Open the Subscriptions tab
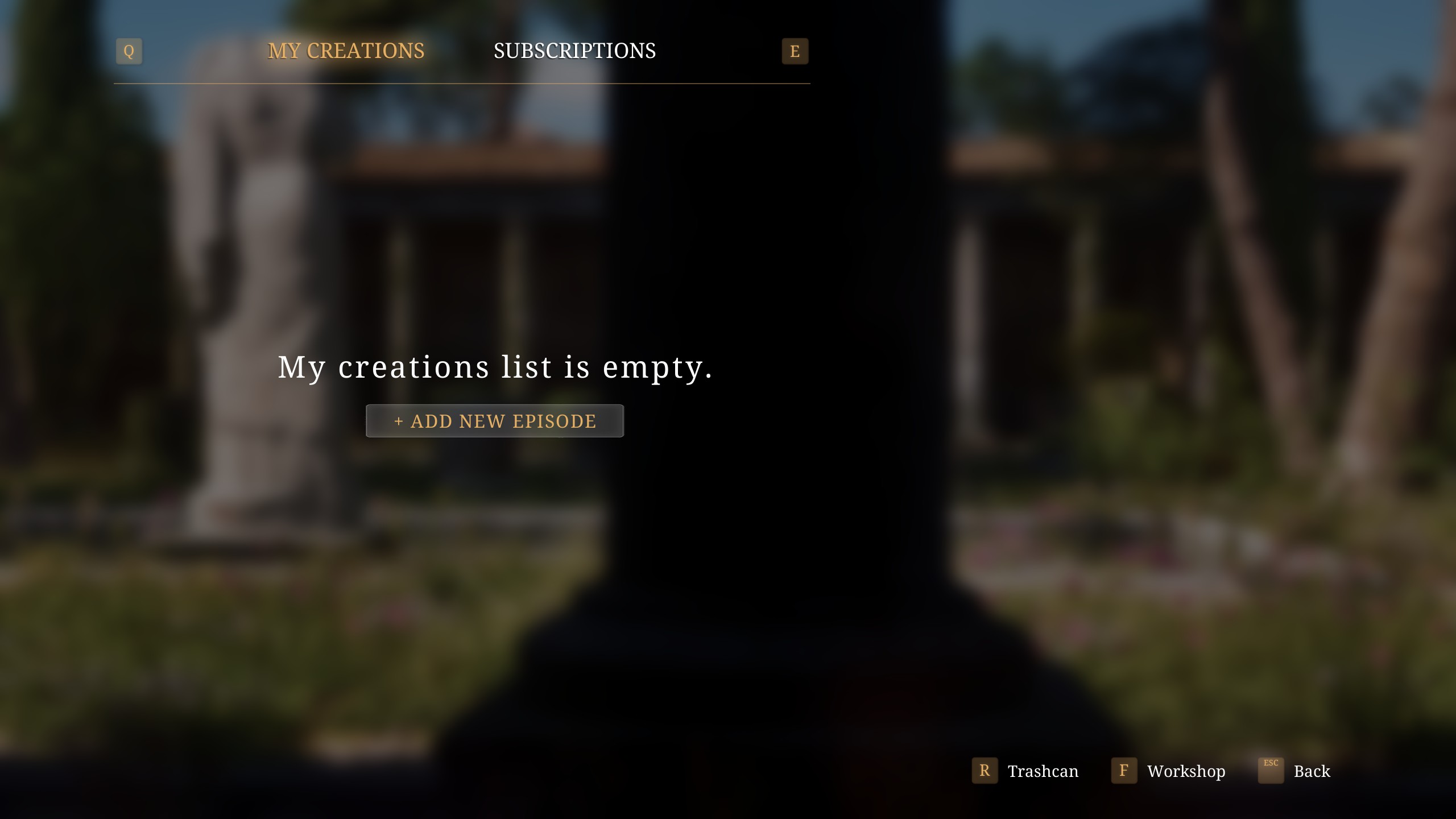 [x=574, y=51]
